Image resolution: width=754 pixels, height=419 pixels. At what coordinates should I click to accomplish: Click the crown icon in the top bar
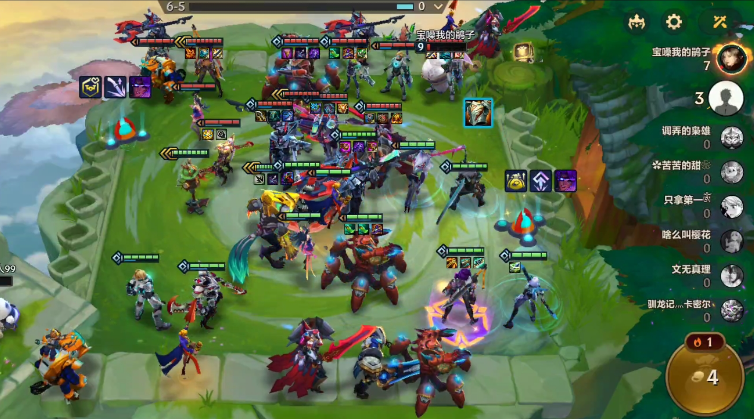point(637,22)
